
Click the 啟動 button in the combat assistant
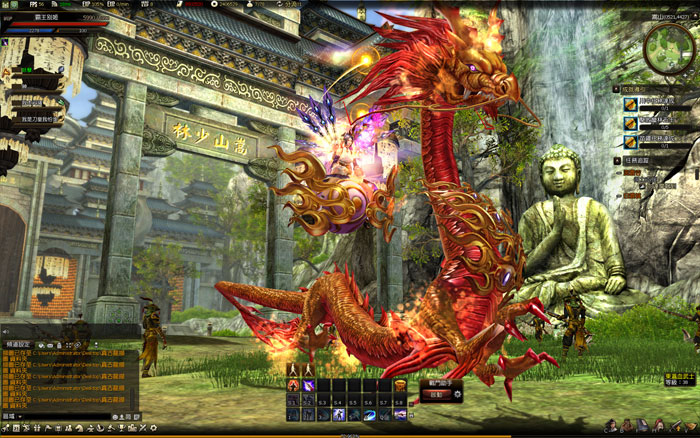436,394
